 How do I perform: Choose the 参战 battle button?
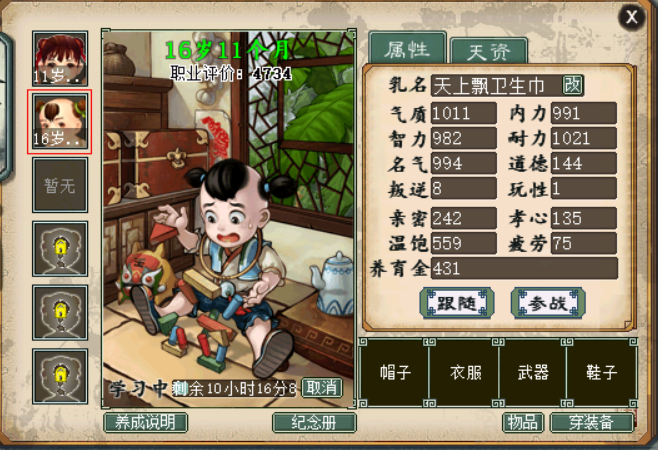547,302
